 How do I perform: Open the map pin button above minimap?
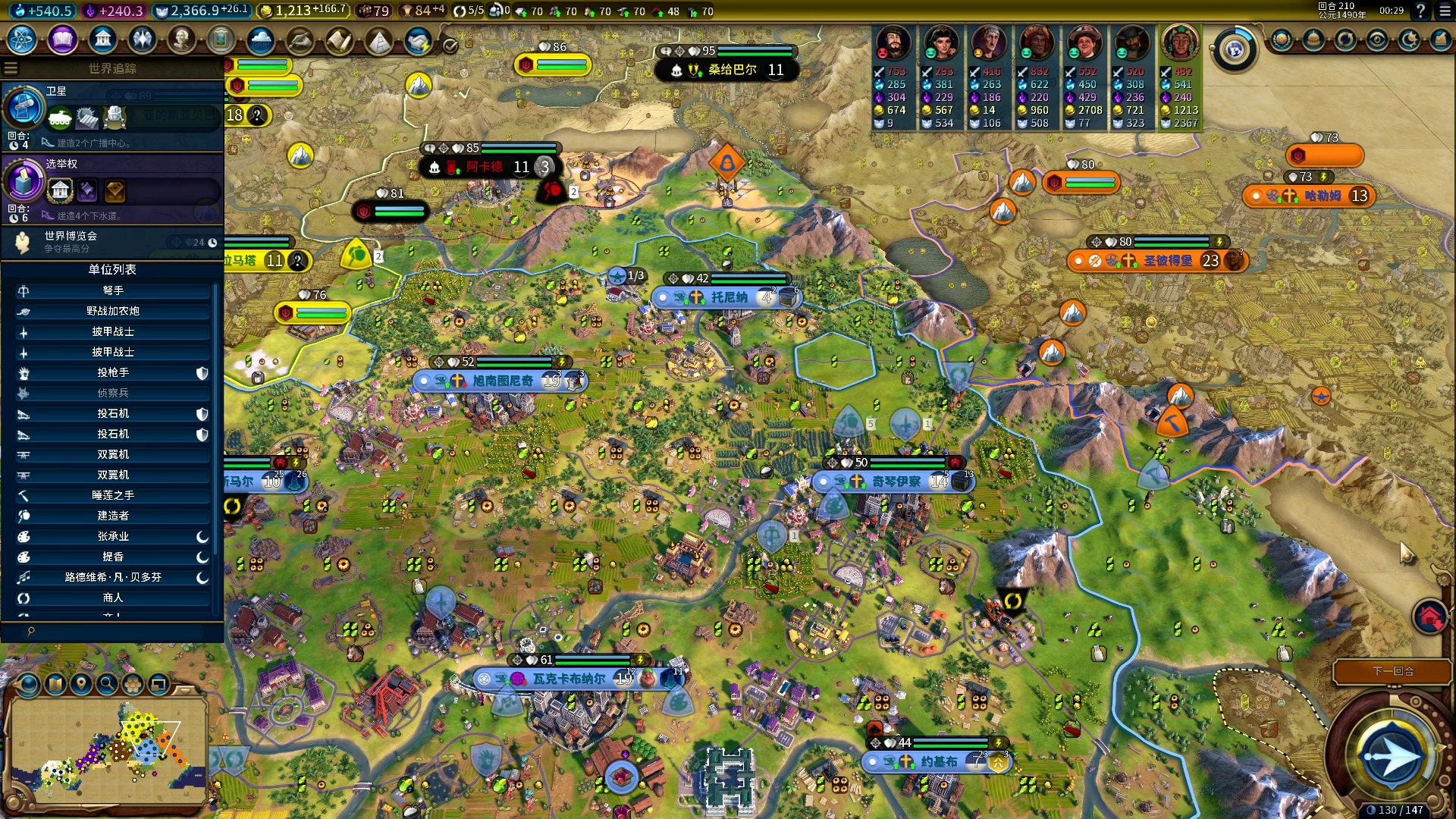pos(81,684)
